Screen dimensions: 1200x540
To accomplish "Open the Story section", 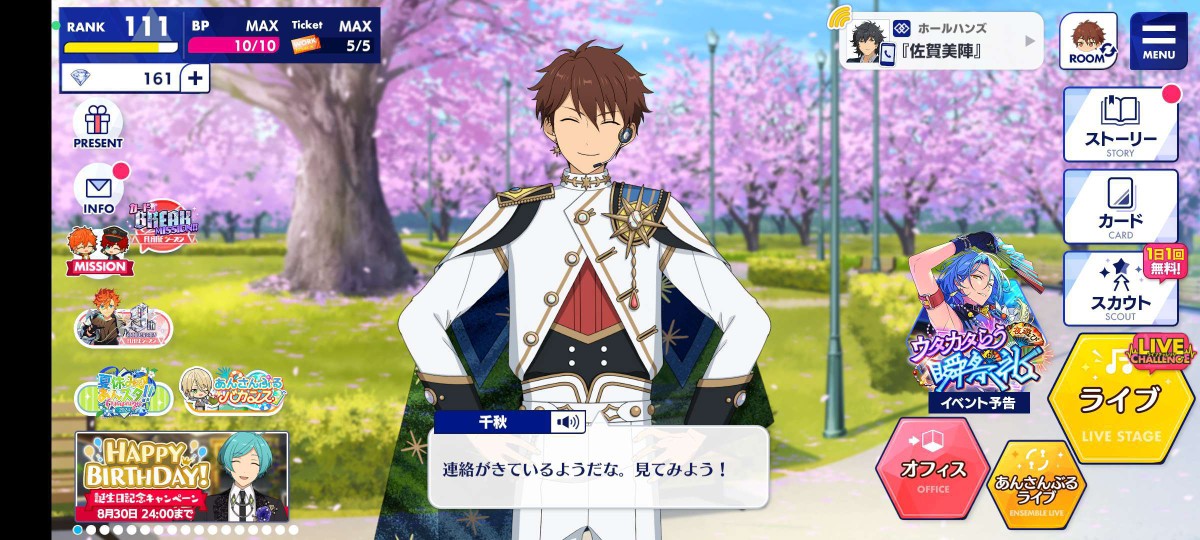I will pyautogui.click(x=1120, y=123).
